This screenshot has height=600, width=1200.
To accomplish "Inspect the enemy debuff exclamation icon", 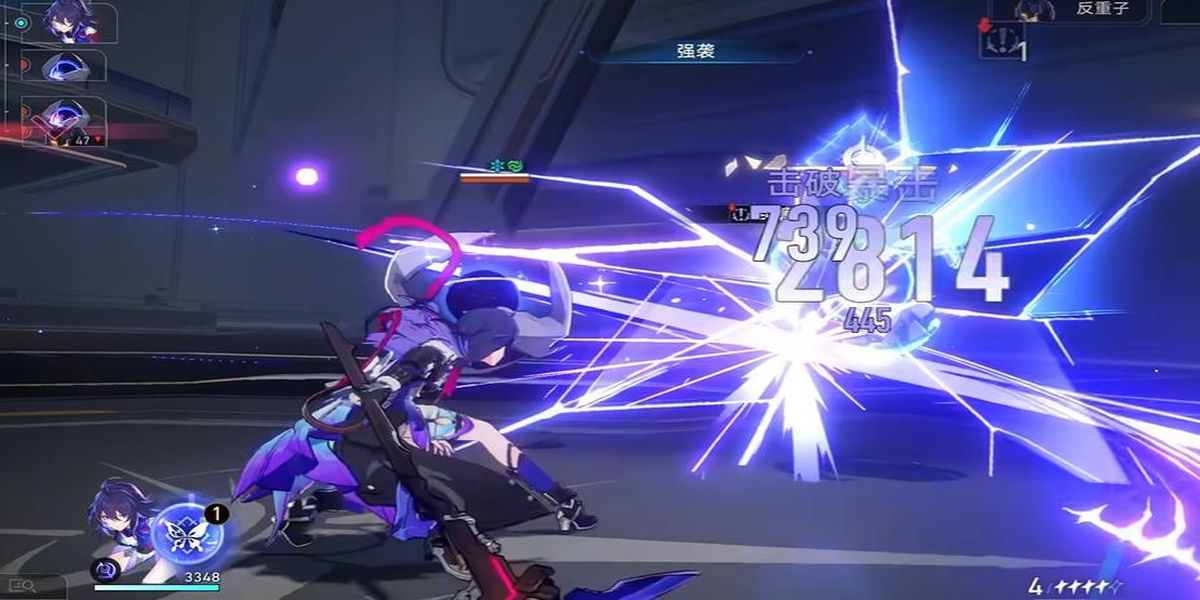I will click(x=1000, y=42).
